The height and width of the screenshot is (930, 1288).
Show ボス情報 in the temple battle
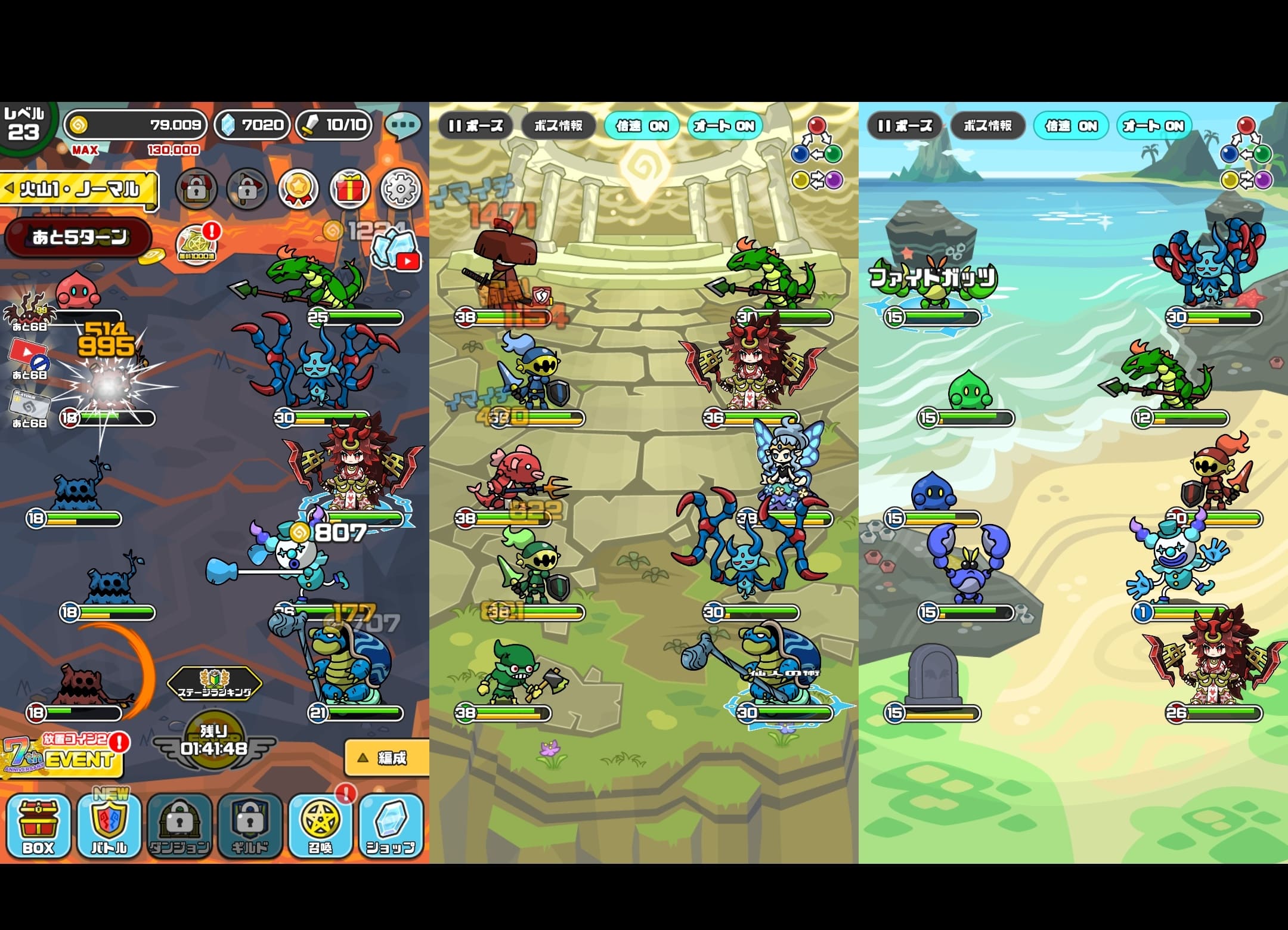558,126
